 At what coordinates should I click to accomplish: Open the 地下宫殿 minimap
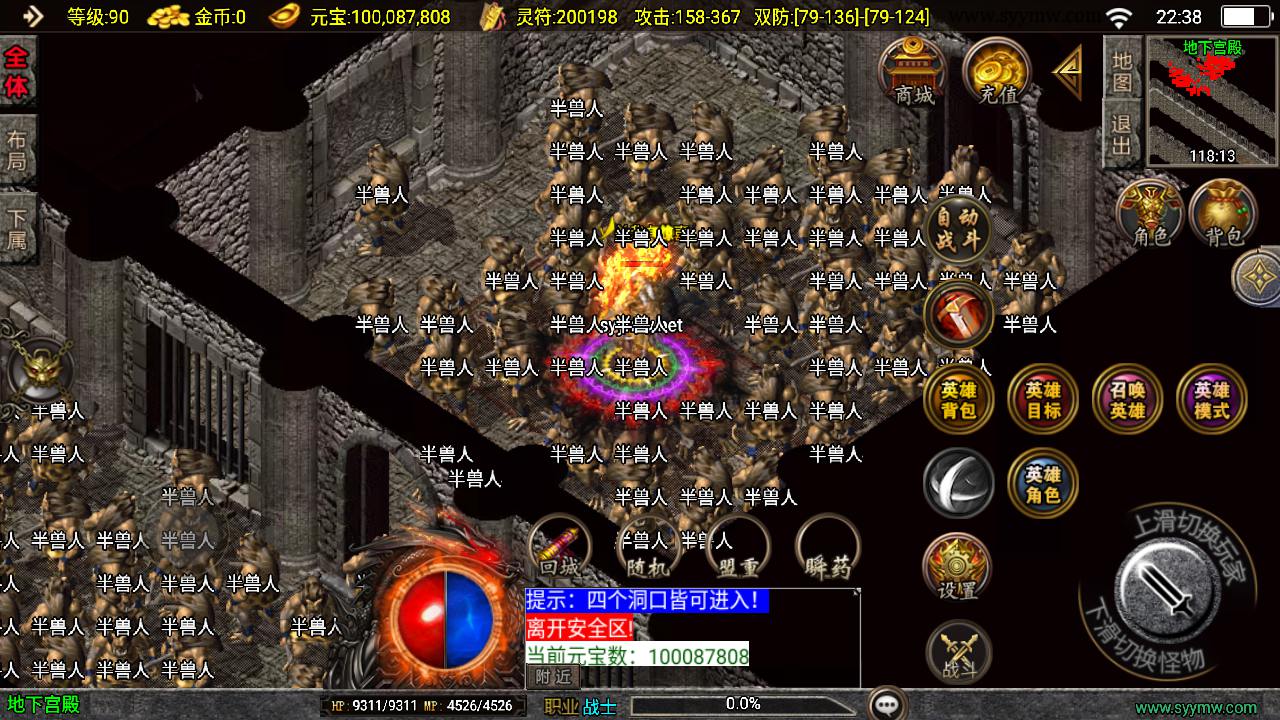[x=1212, y=100]
